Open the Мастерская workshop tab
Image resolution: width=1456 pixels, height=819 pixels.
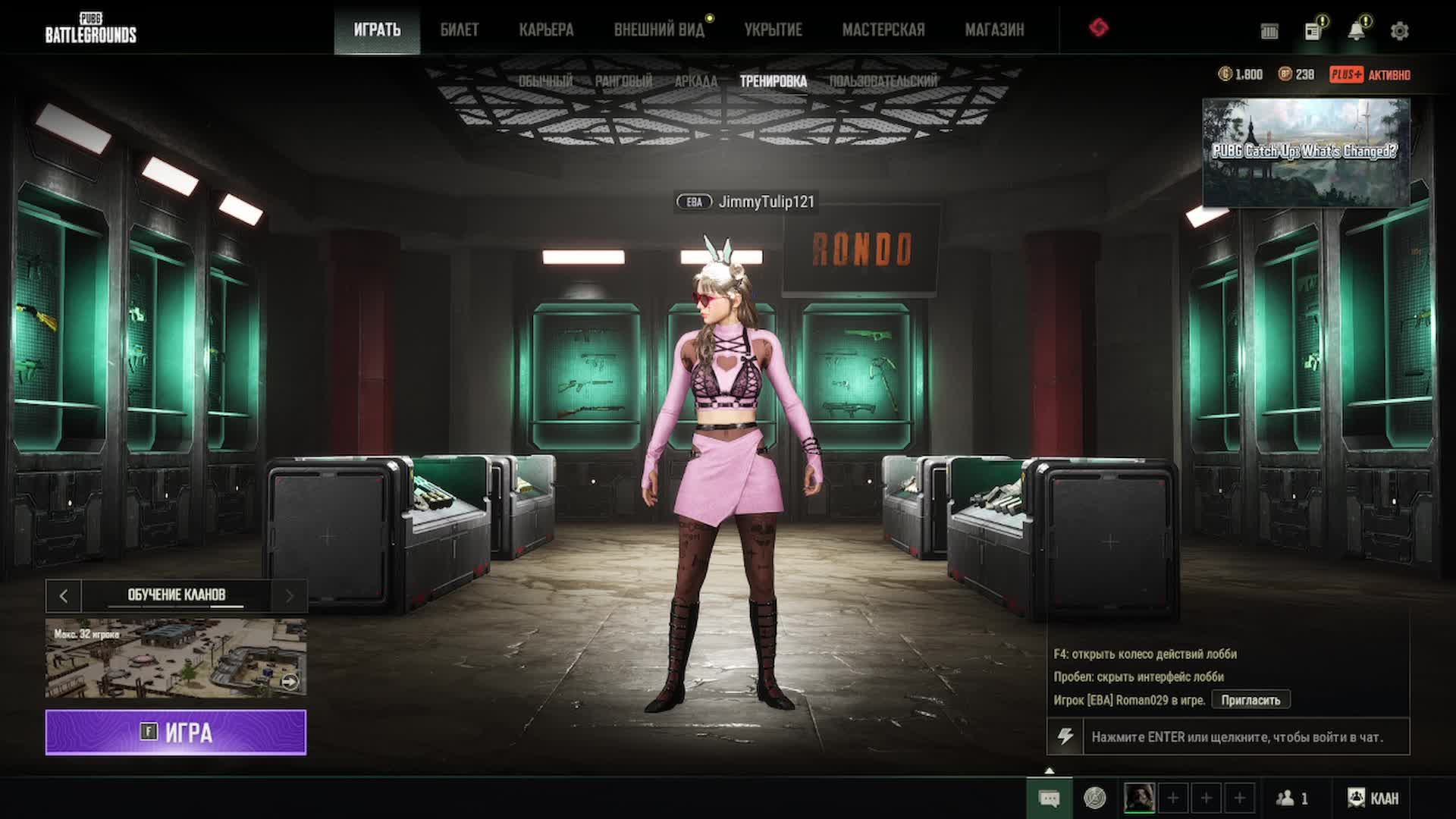[x=883, y=30]
